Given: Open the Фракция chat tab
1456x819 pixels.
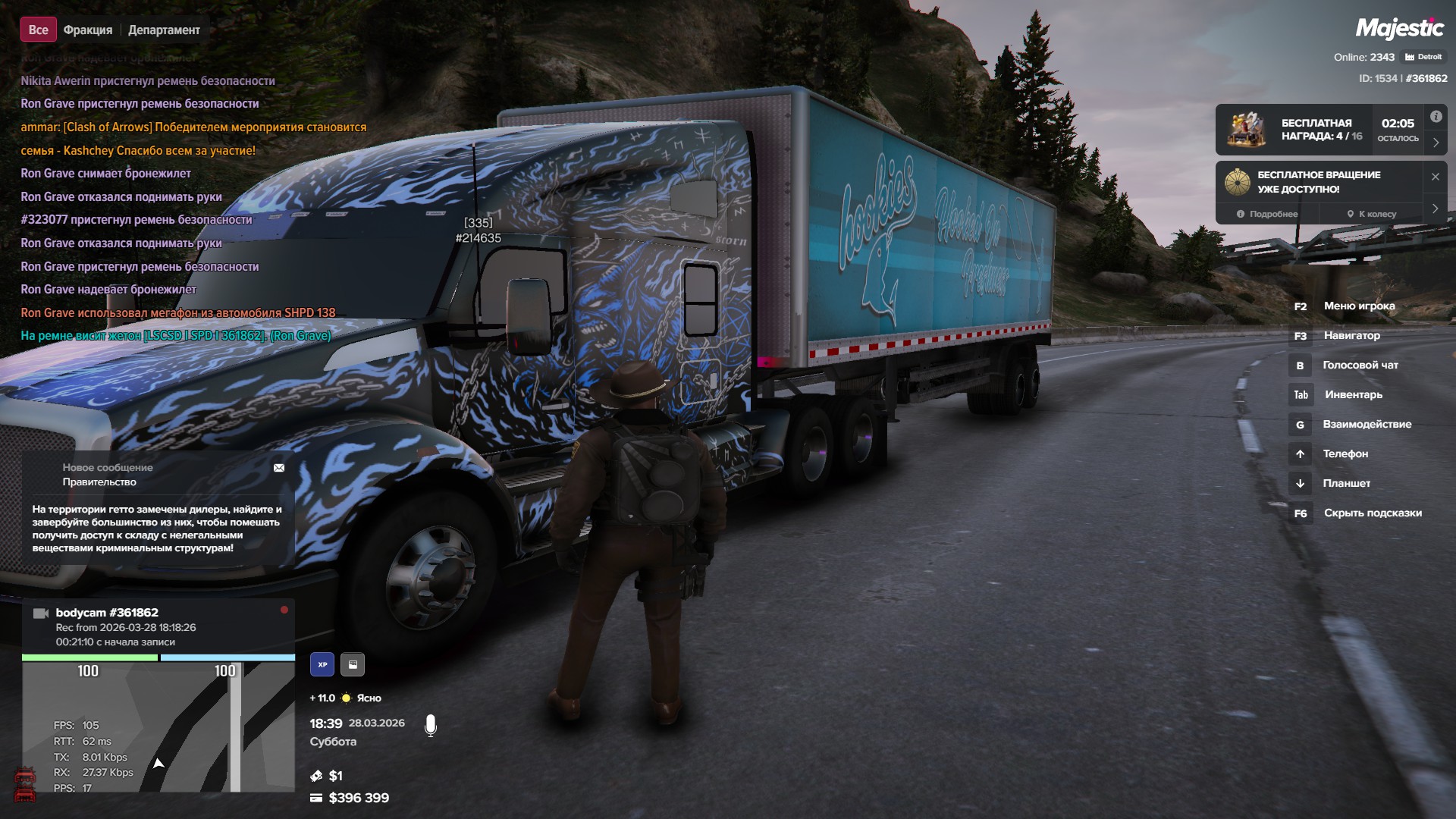Looking at the screenshot, I should click(88, 30).
